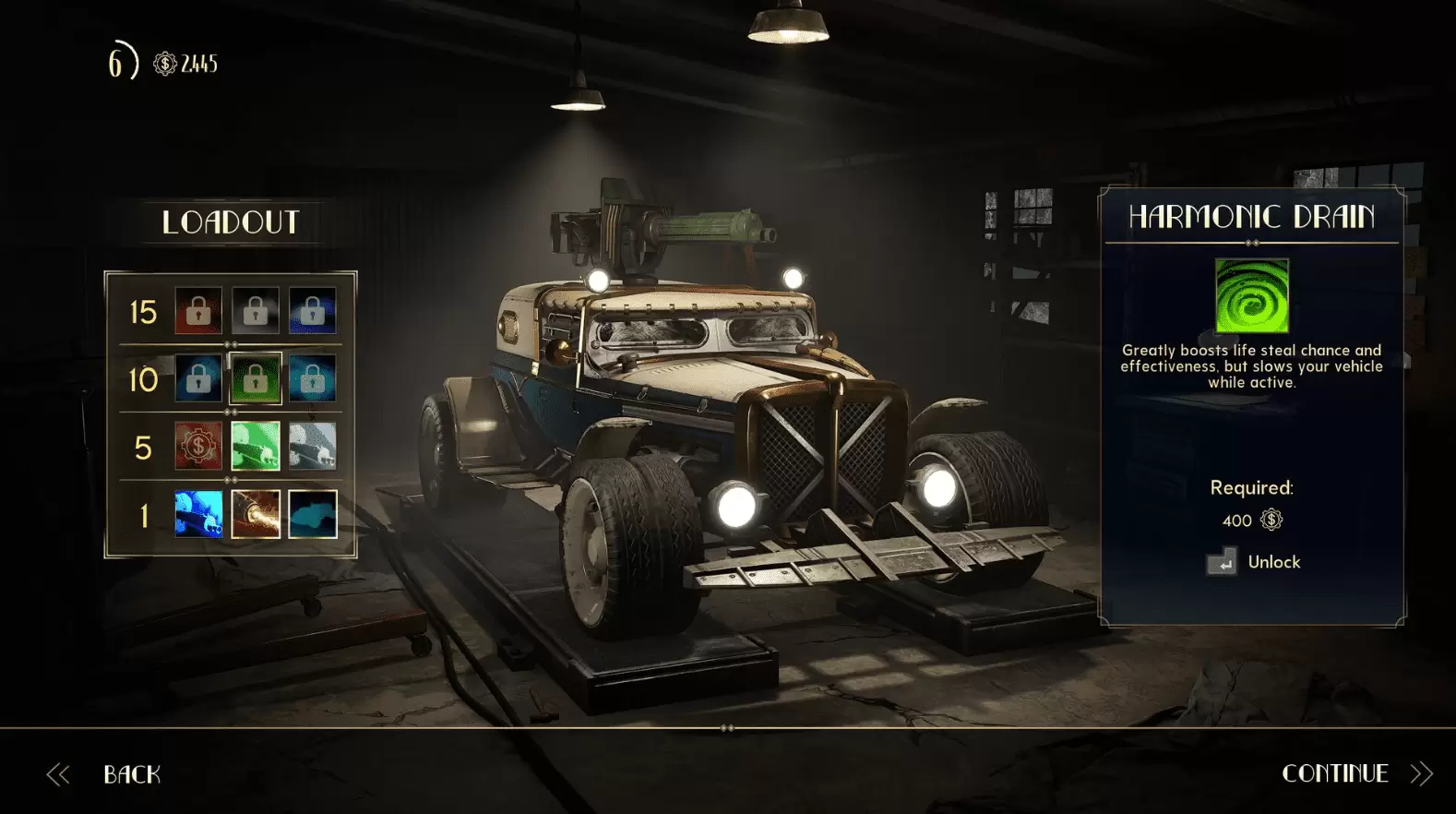The image size is (1456, 814).
Task: Click the dollar gear economy upgrade icon
Action: click(197, 446)
